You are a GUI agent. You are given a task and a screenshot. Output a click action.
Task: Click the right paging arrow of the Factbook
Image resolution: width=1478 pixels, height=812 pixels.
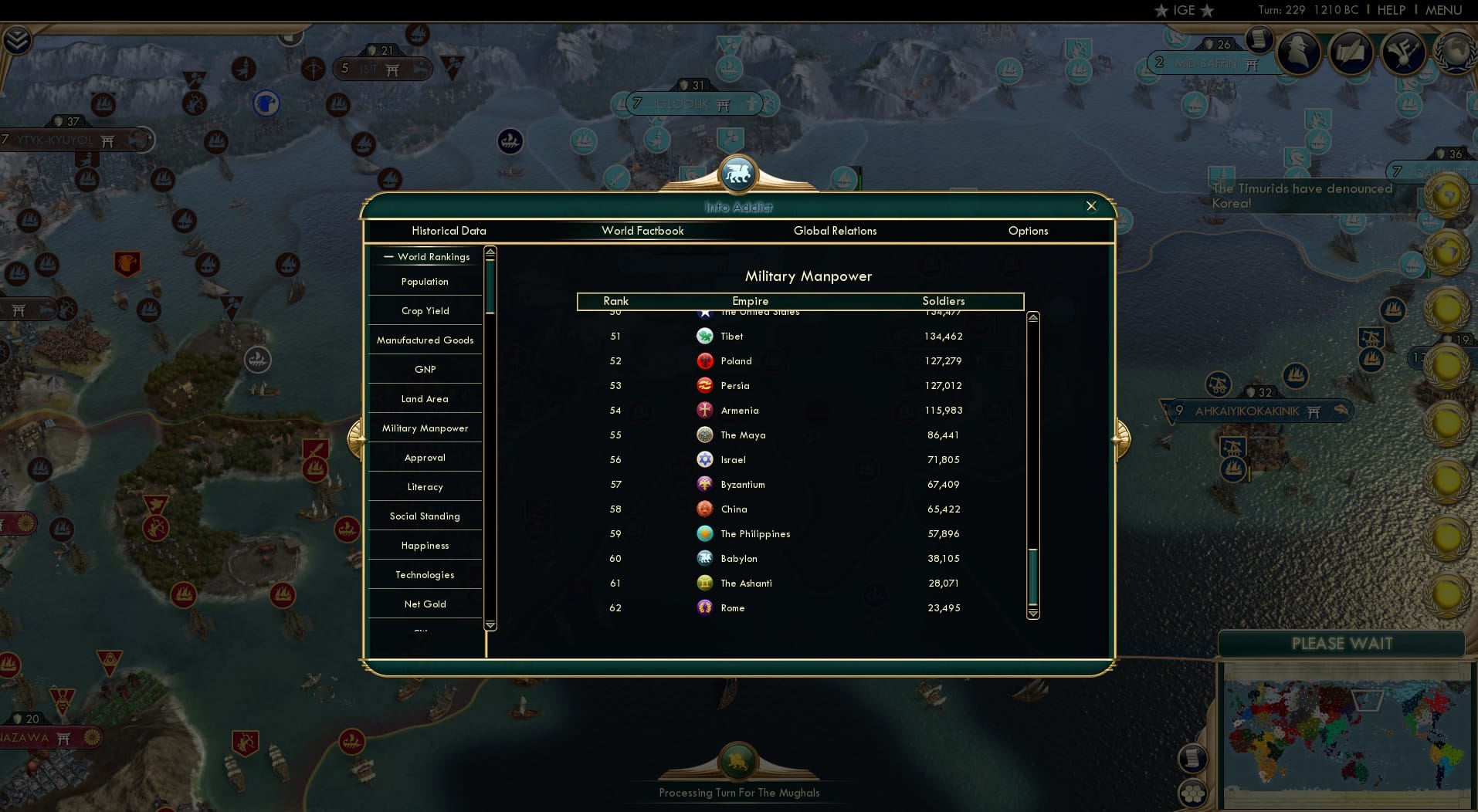[1120, 437]
